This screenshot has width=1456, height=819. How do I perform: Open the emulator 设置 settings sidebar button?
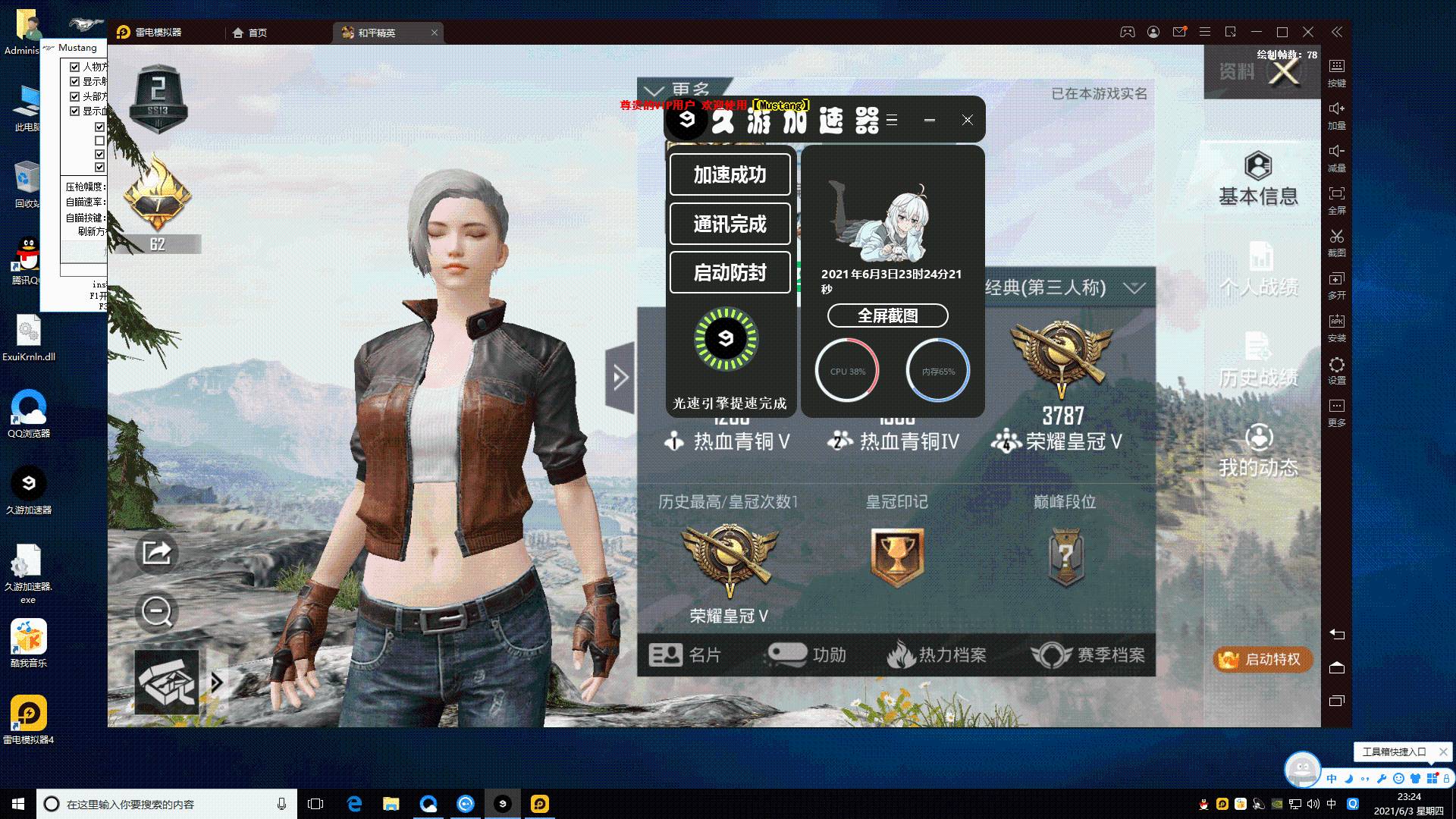[x=1336, y=371]
